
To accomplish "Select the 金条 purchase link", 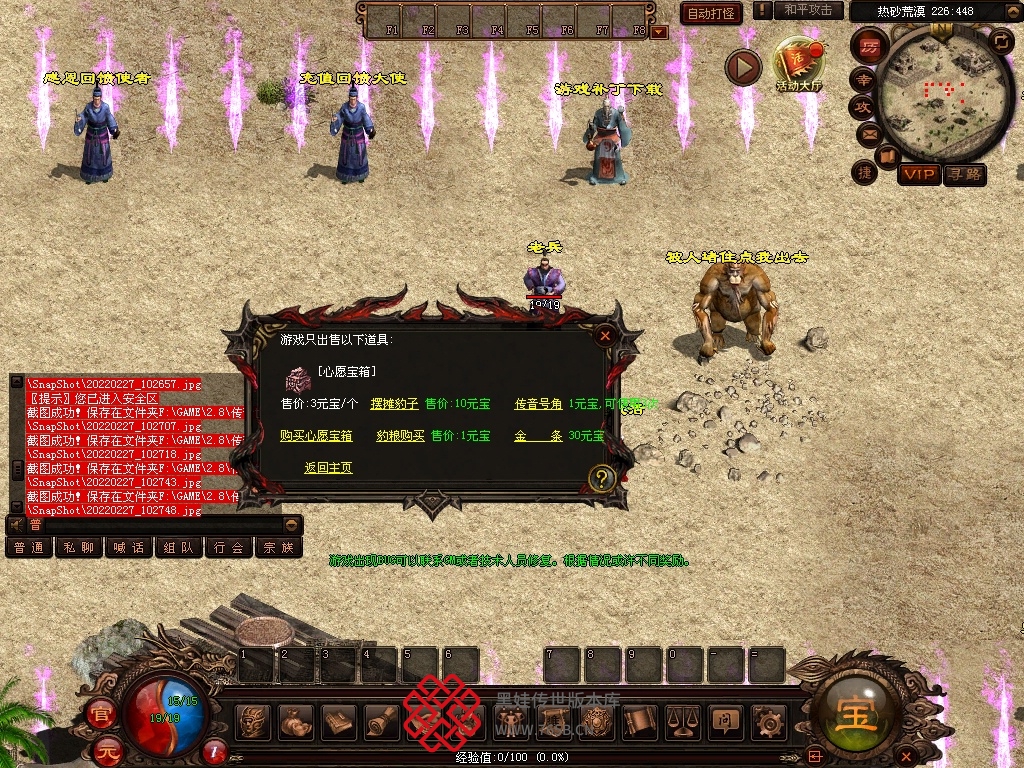I will point(538,436).
